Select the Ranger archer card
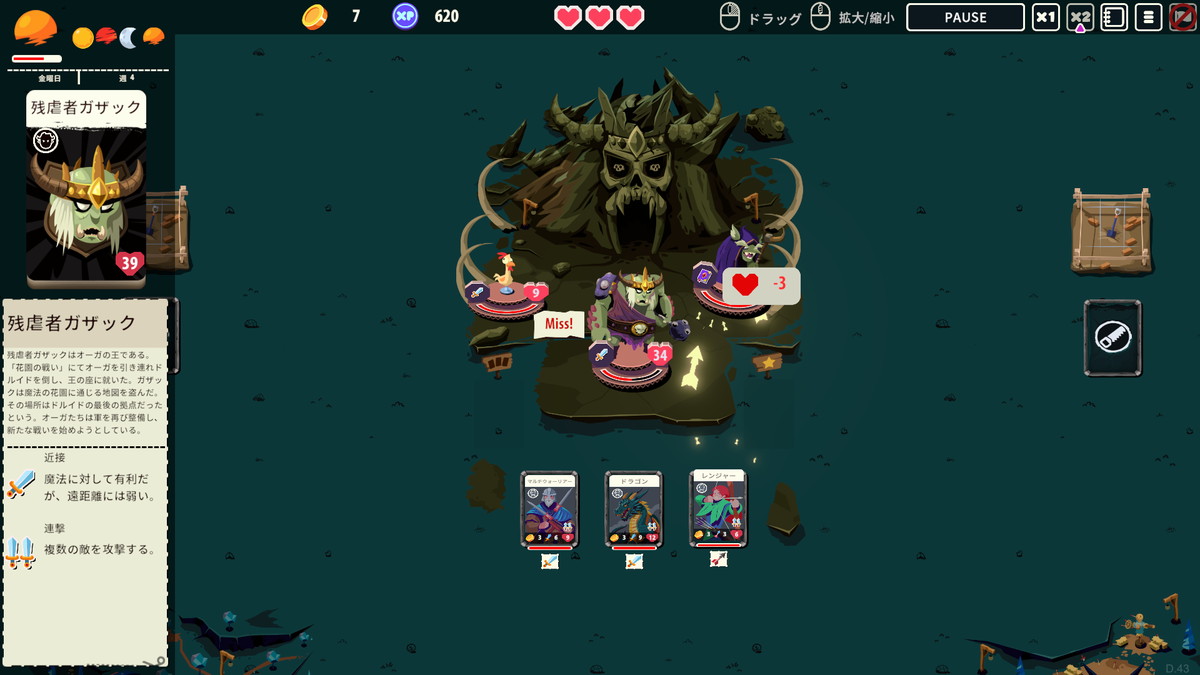Viewport: 1200px width, 675px height. pyautogui.click(x=718, y=508)
